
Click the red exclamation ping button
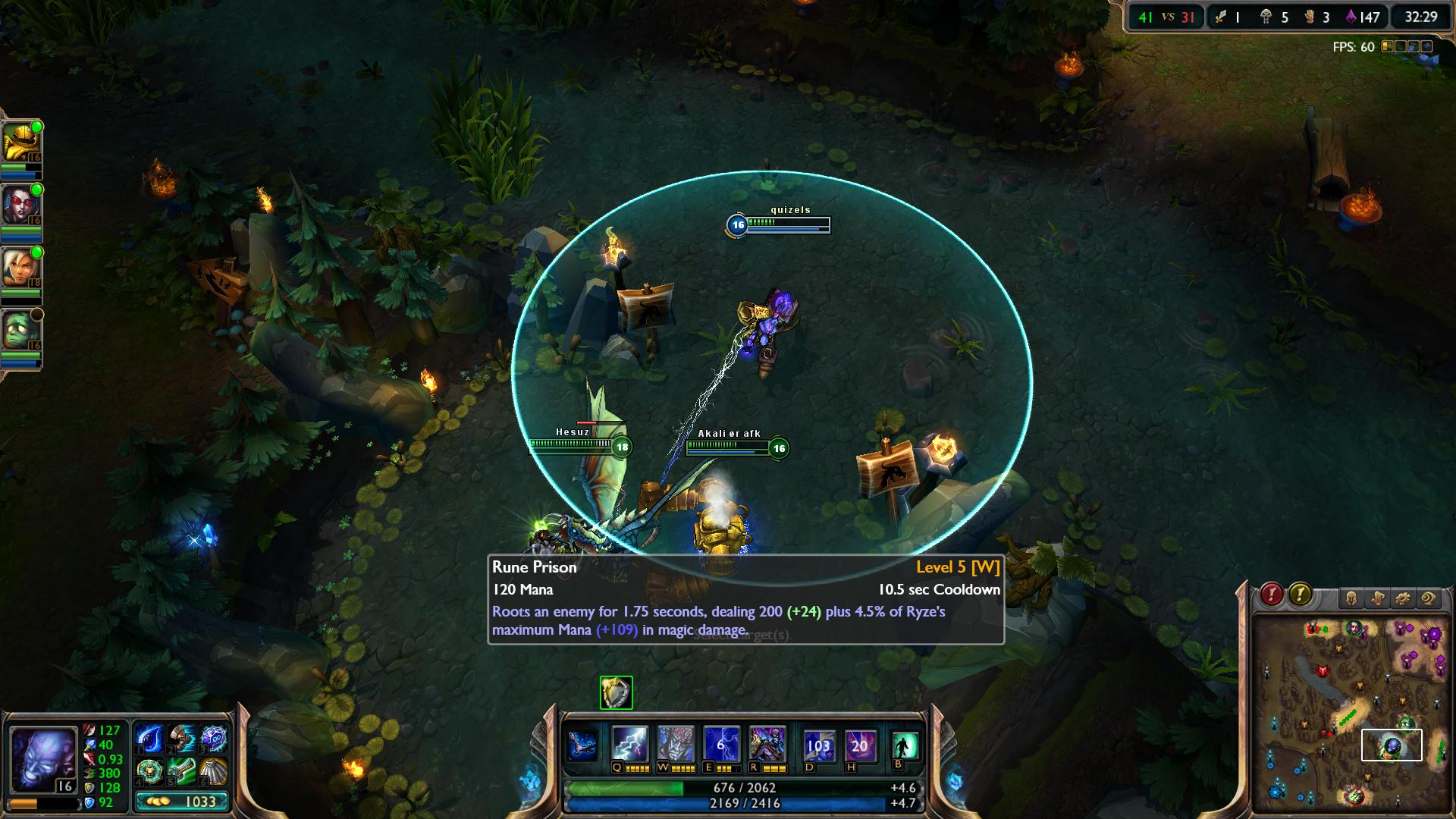tap(1272, 595)
